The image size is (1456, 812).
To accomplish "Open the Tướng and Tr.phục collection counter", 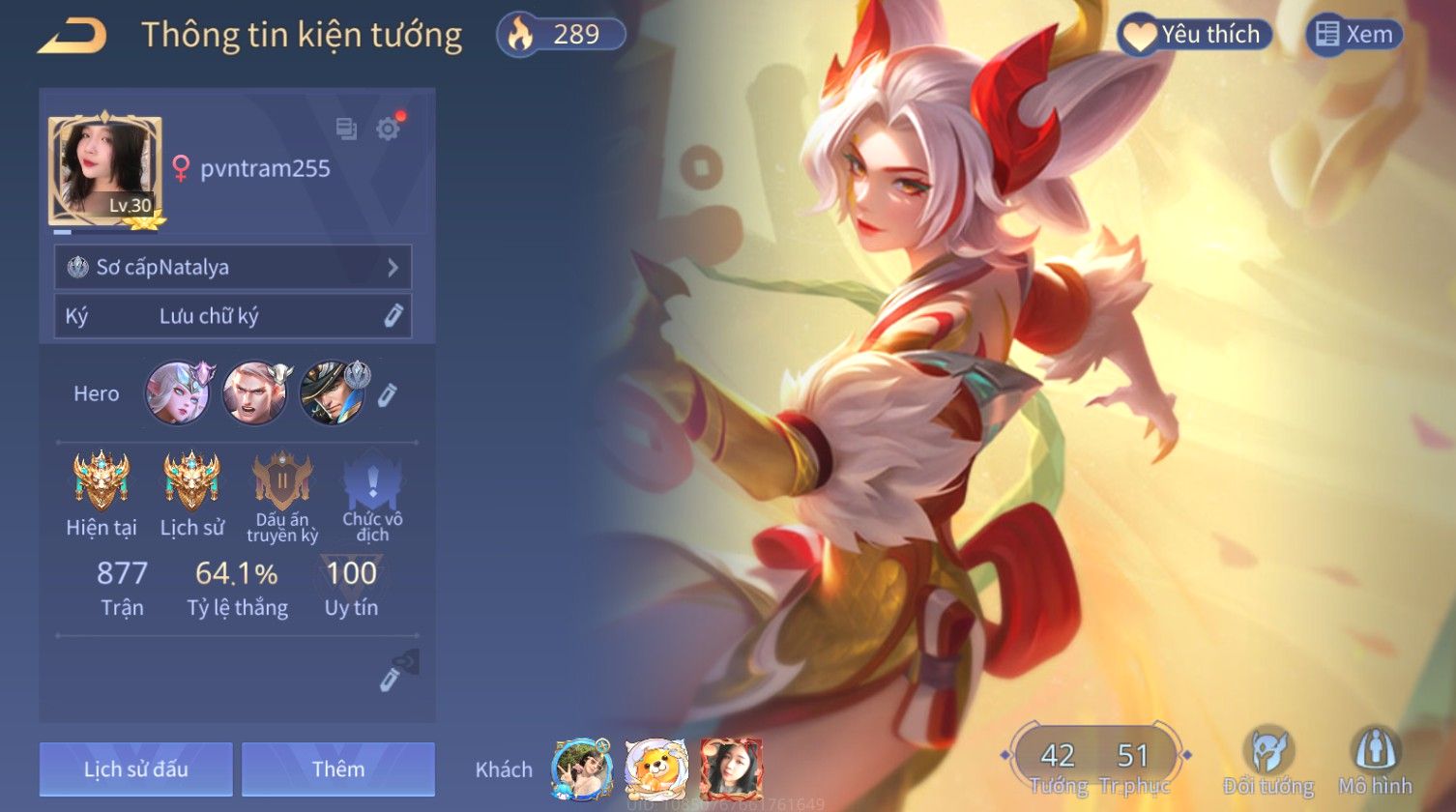I will pos(1095,761).
